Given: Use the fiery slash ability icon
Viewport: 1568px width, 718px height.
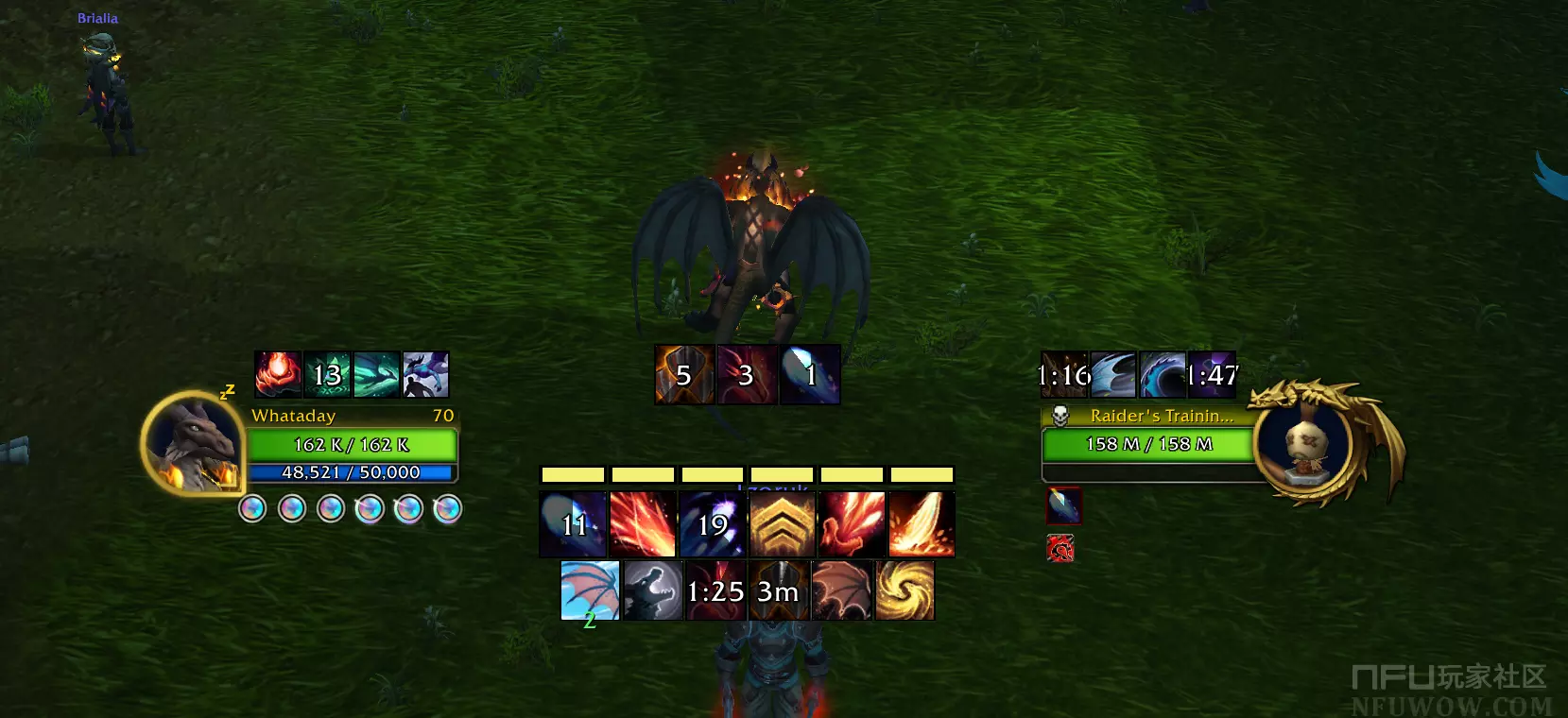Looking at the screenshot, I should [922, 523].
